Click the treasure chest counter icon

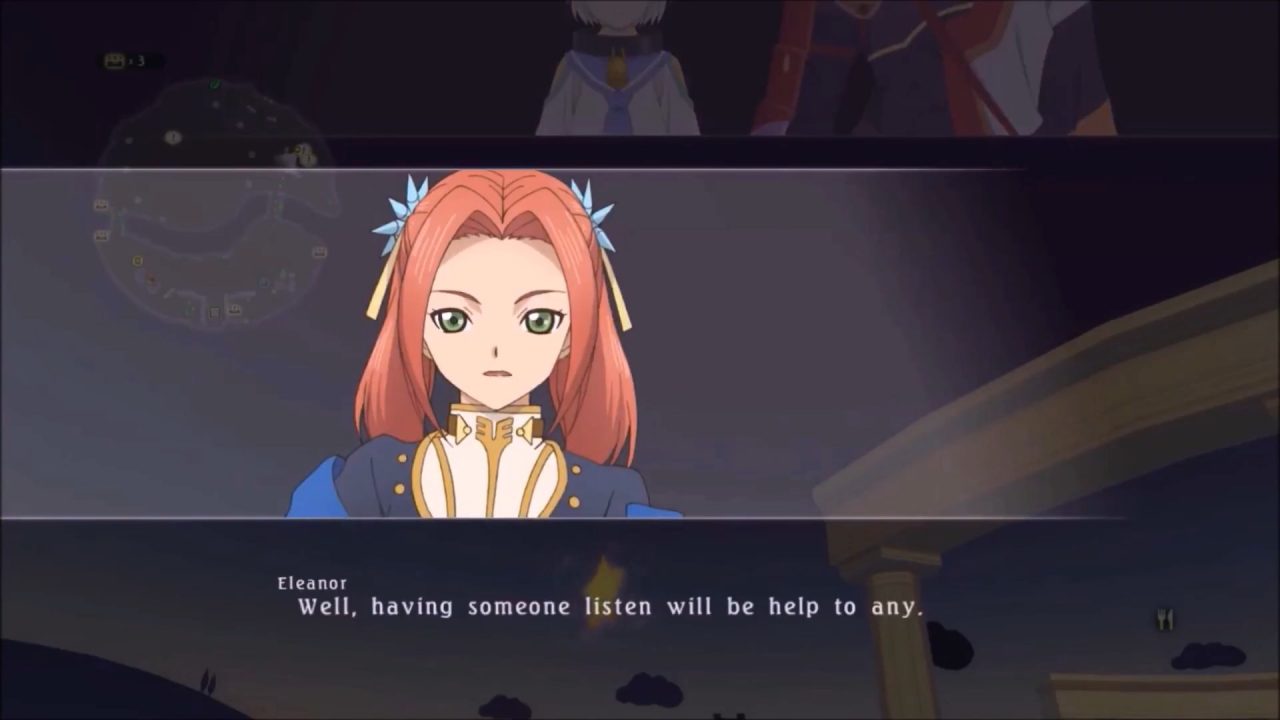(116, 62)
